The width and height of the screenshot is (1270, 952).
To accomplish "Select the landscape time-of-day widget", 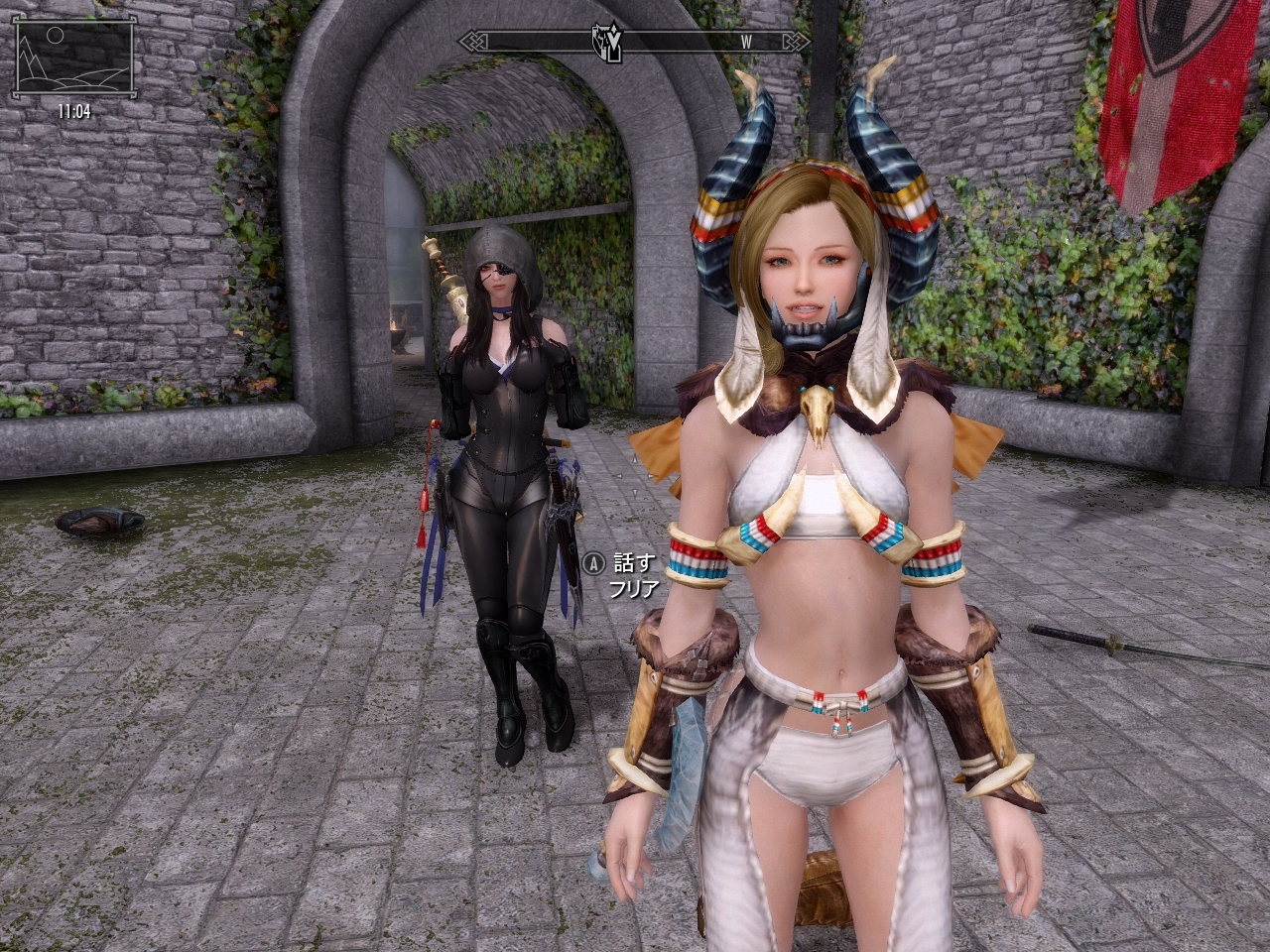I will tap(74, 59).
